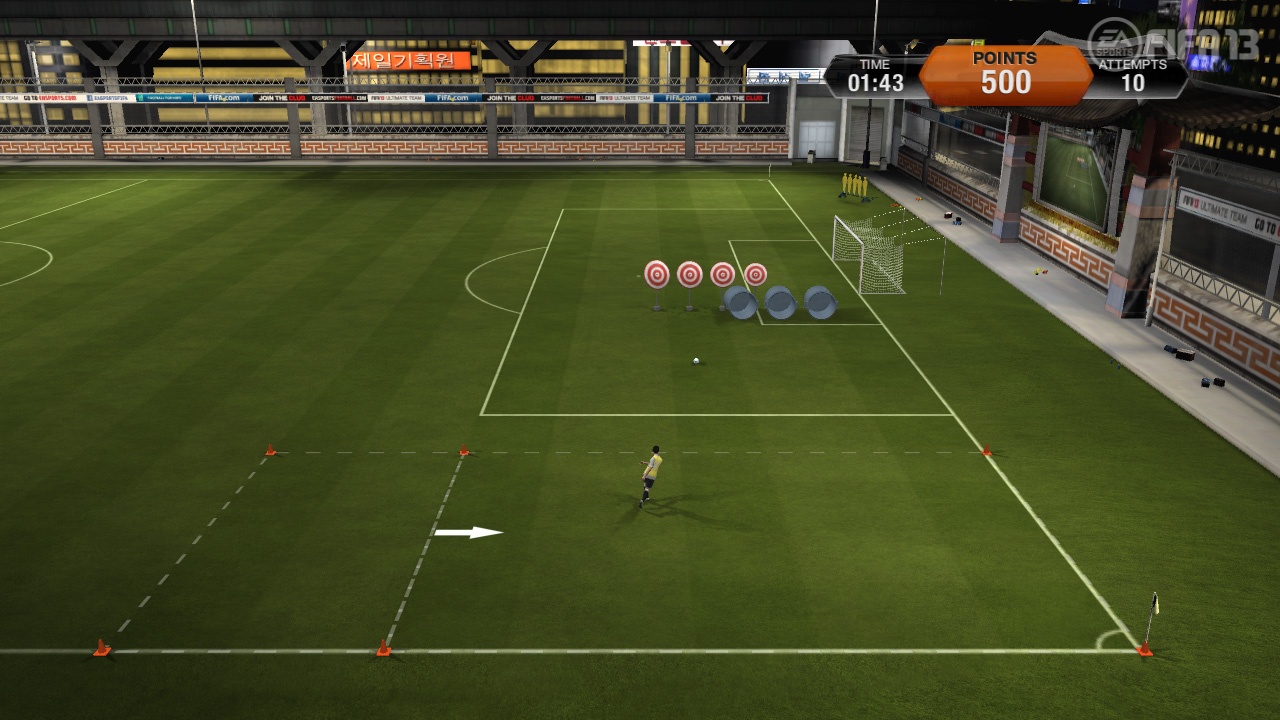The height and width of the screenshot is (720, 1280).
Task: Select the TIME 01:43 counter
Action: point(874,73)
